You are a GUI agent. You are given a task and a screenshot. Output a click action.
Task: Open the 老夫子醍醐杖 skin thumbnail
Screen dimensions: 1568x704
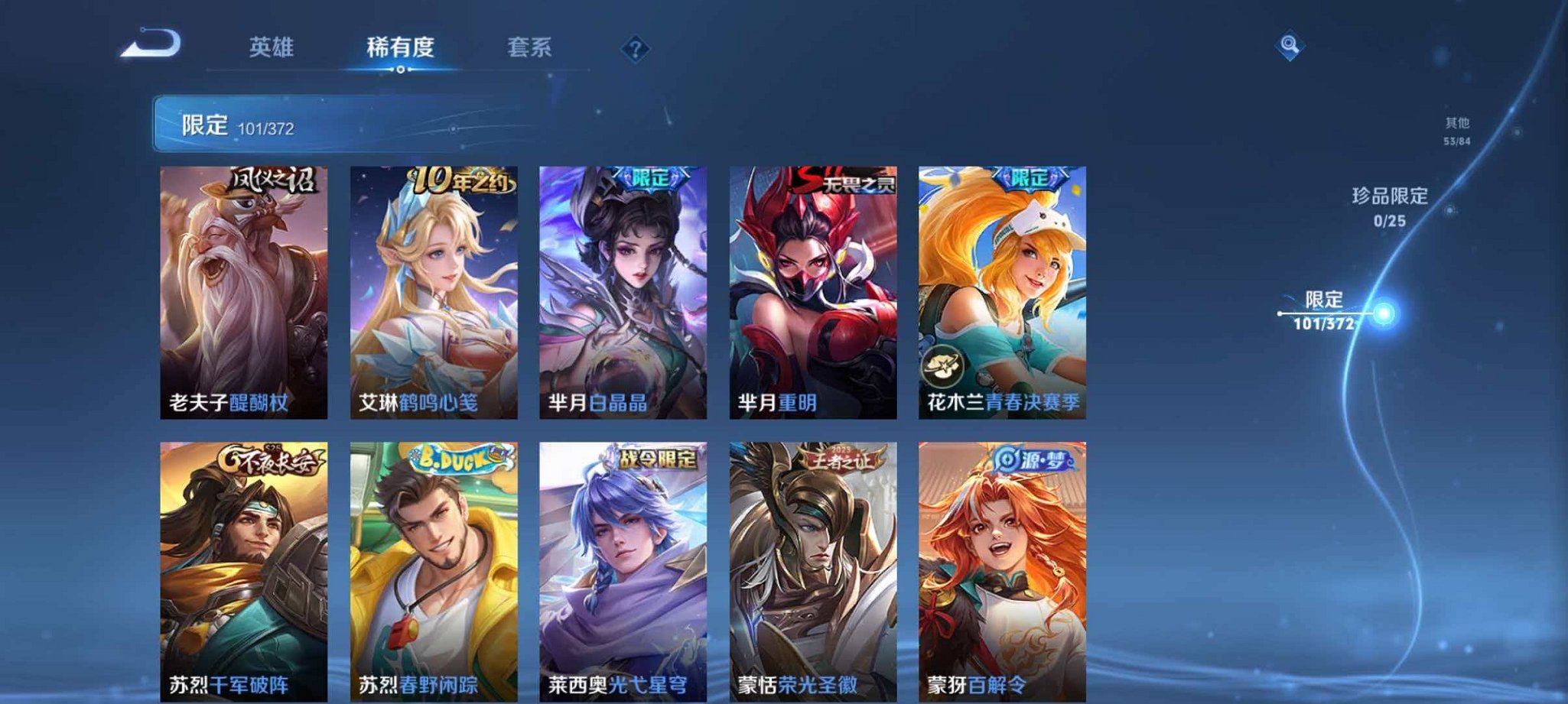point(243,290)
